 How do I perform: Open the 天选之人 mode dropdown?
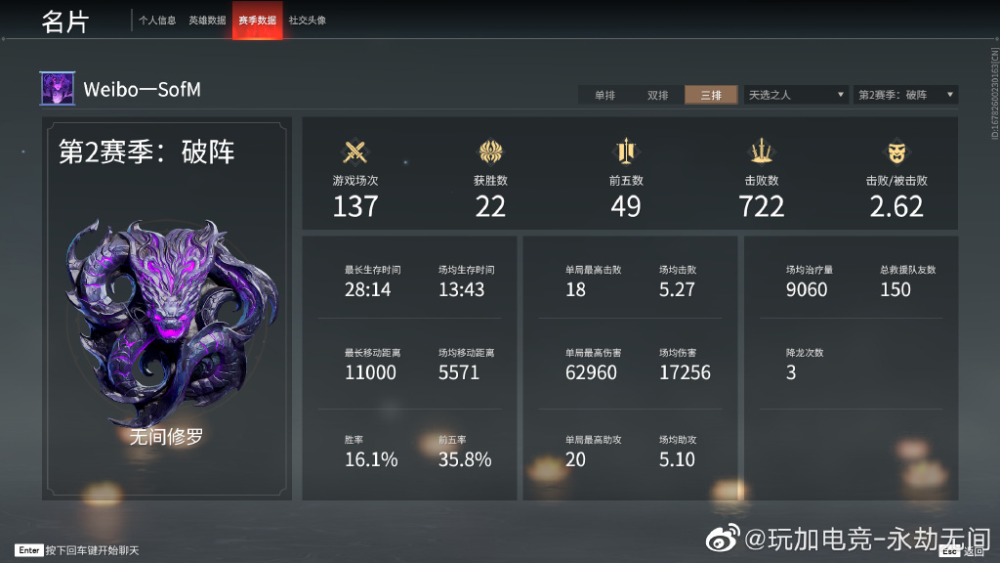click(796, 95)
